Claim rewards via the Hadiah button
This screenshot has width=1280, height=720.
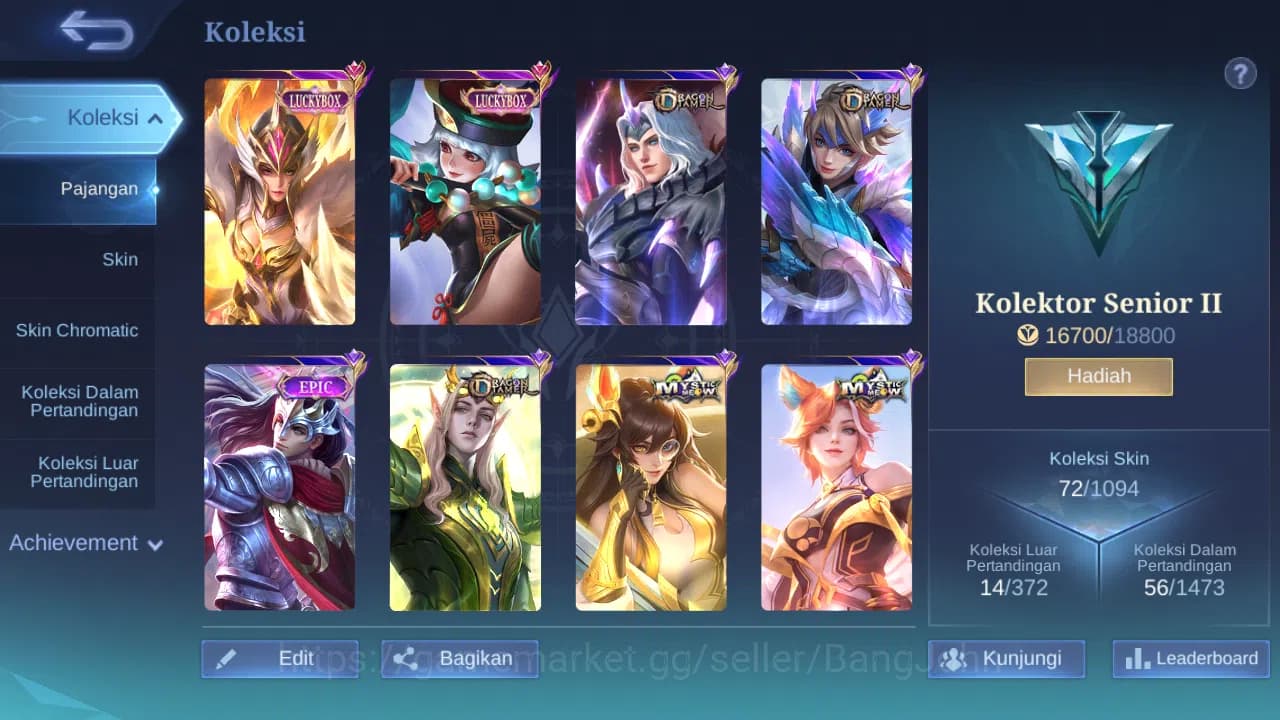(x=1098, y=376)
